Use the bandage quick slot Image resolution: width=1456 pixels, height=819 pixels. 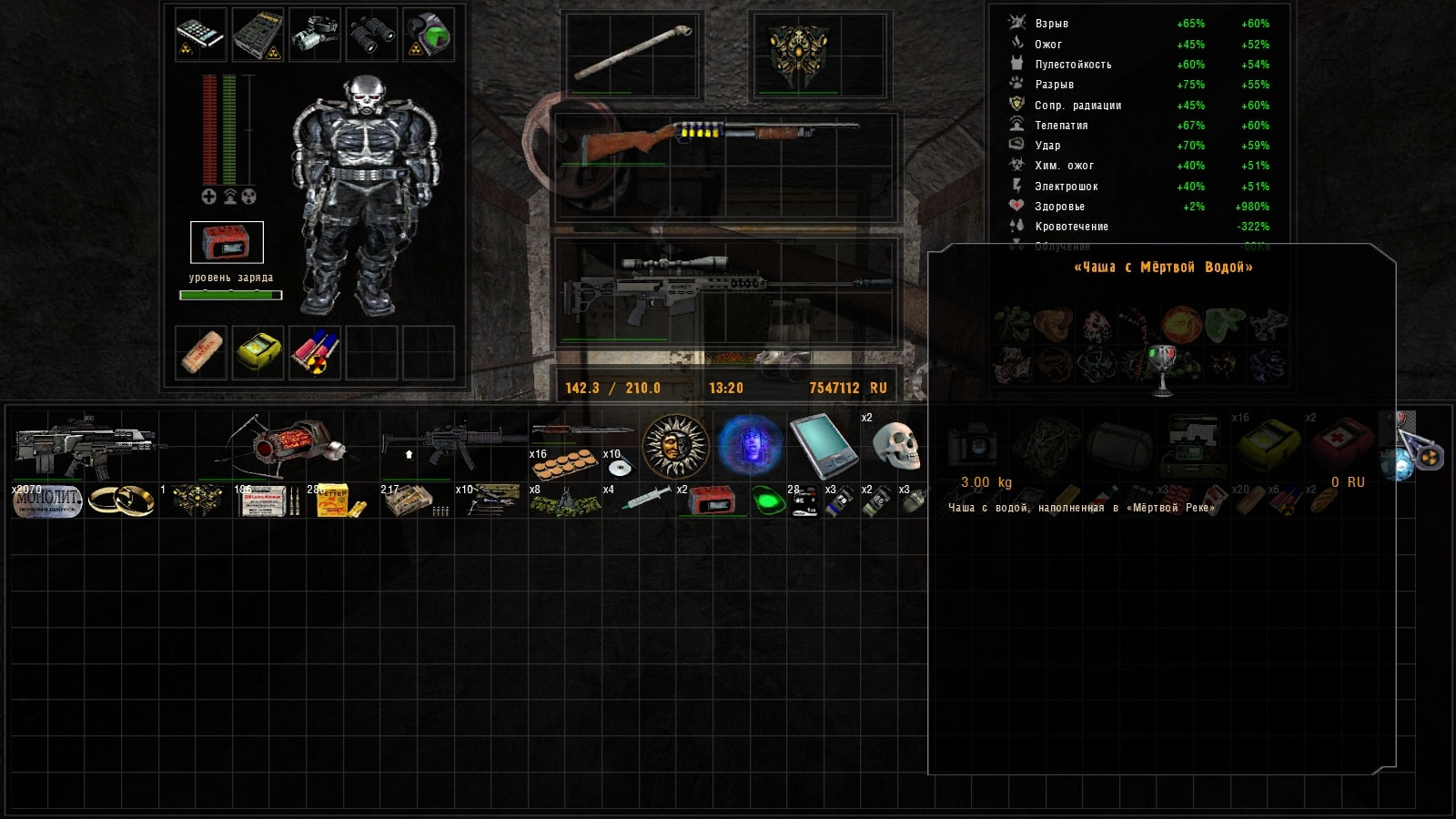click(201, 352)
